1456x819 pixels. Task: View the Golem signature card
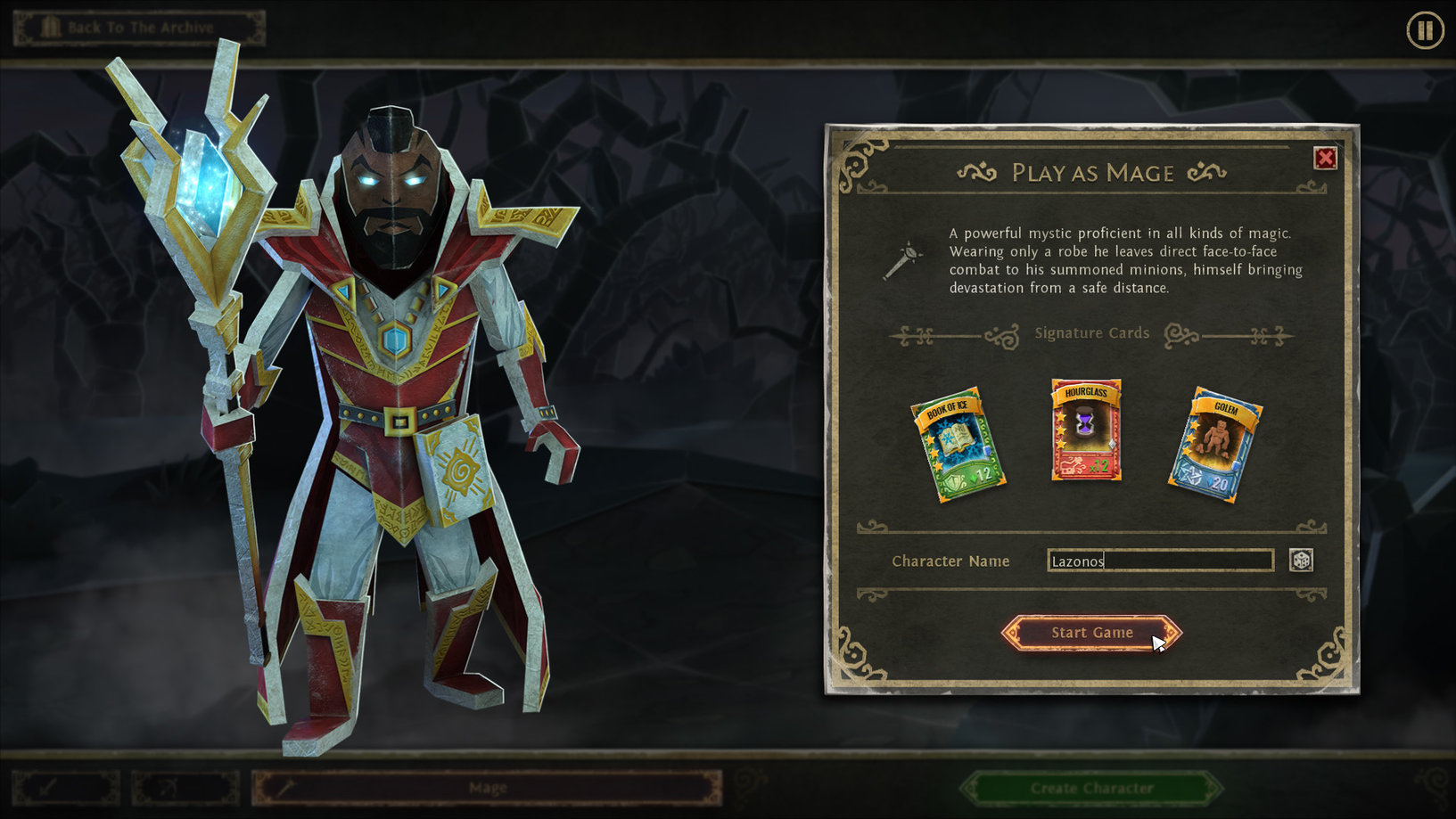click(x=1215, y=445)
